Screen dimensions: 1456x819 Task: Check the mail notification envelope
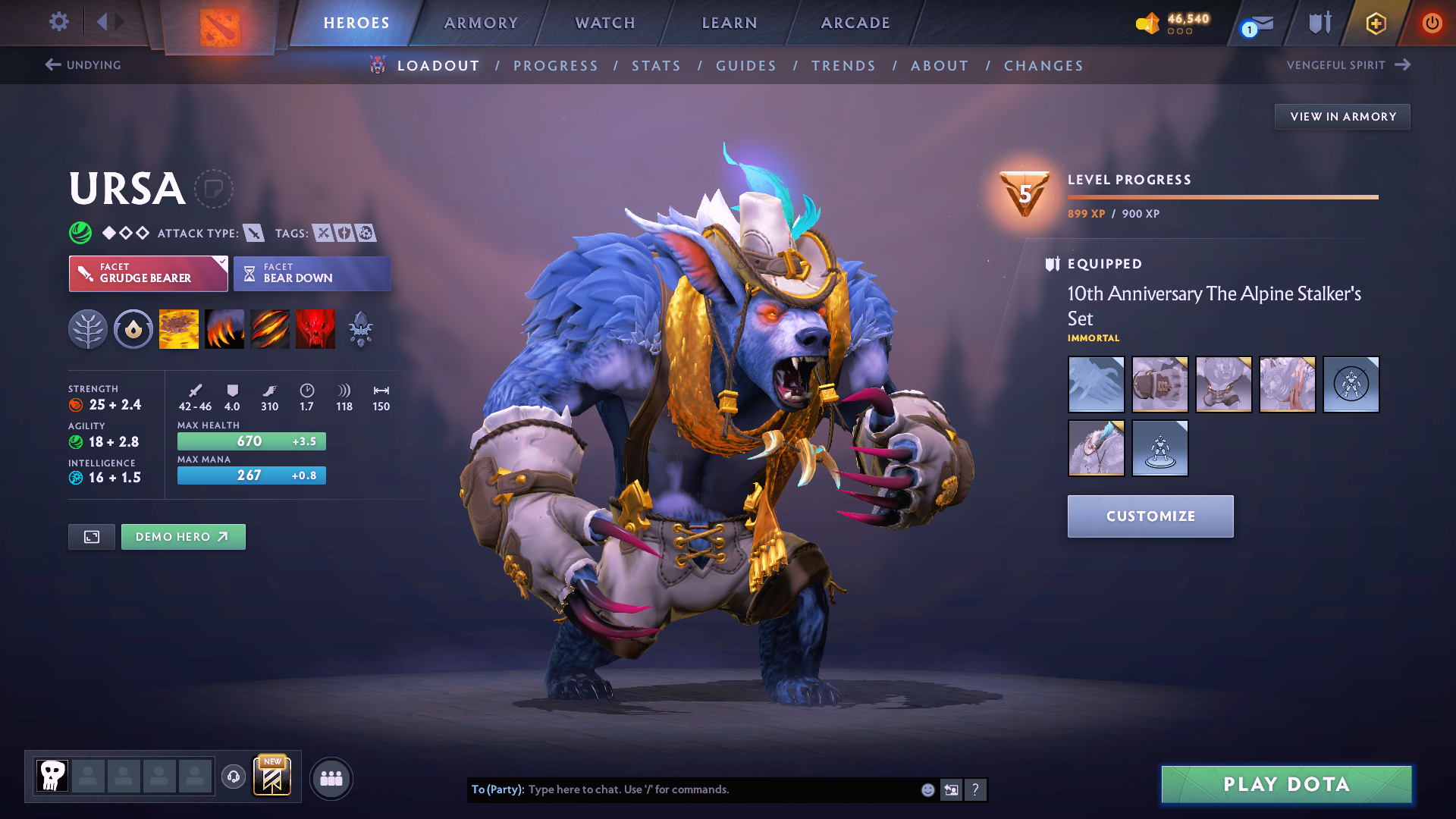(x=1259, y=23)
